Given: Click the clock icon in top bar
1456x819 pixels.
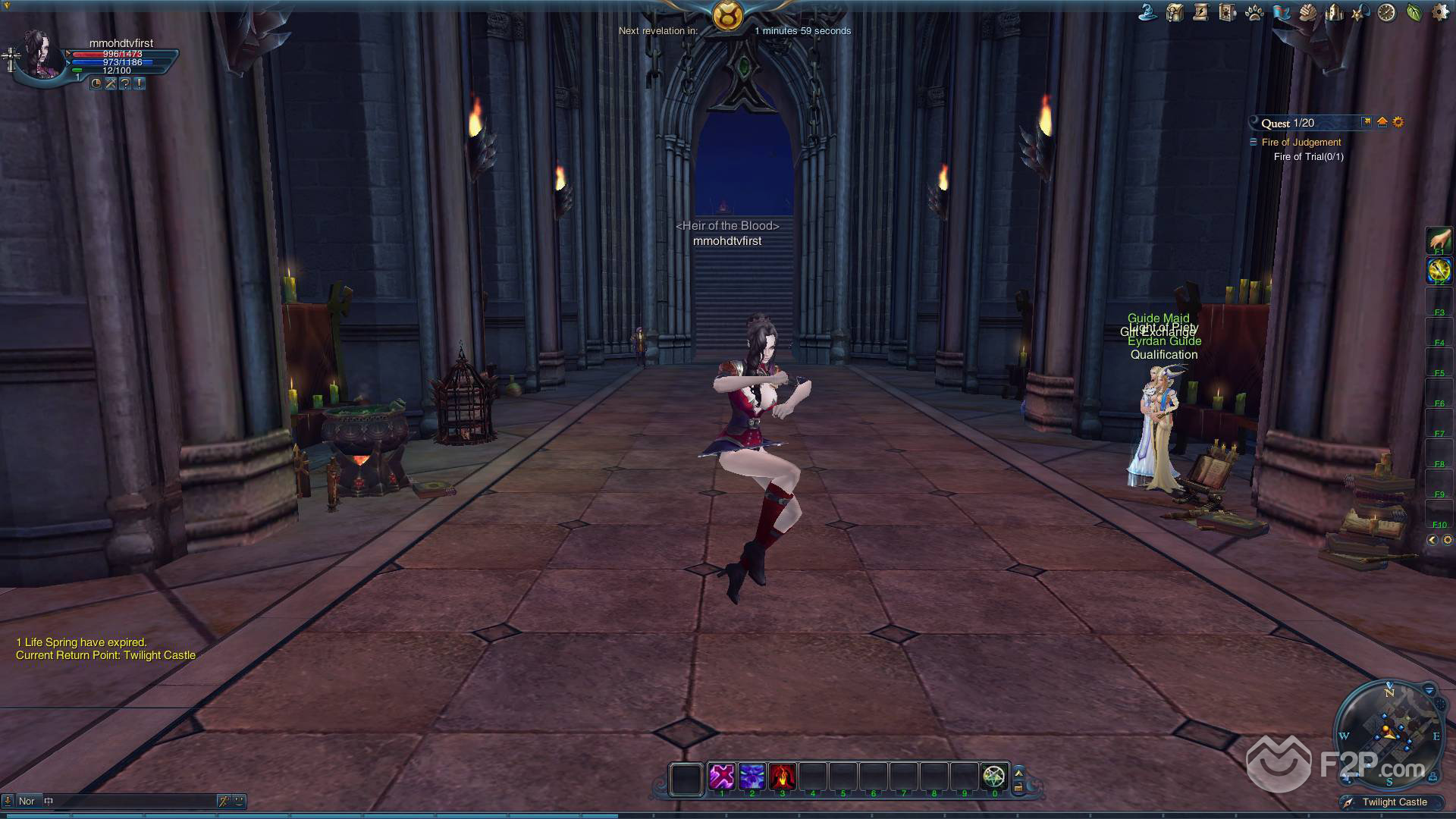Looking at the screenshot, I should 1387,12.
